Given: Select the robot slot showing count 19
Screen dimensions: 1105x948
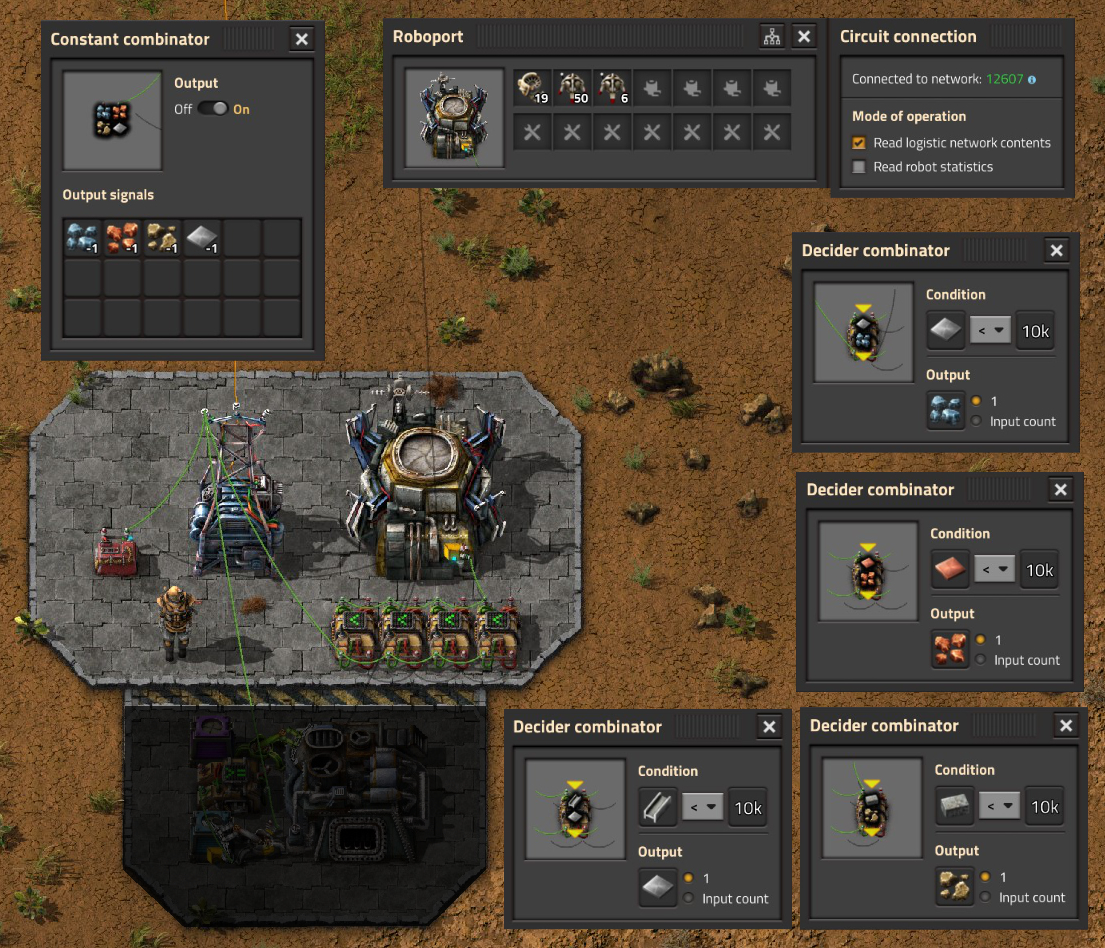Looking at the screenshot, I should pyautogui.click(x=533, y=88).
